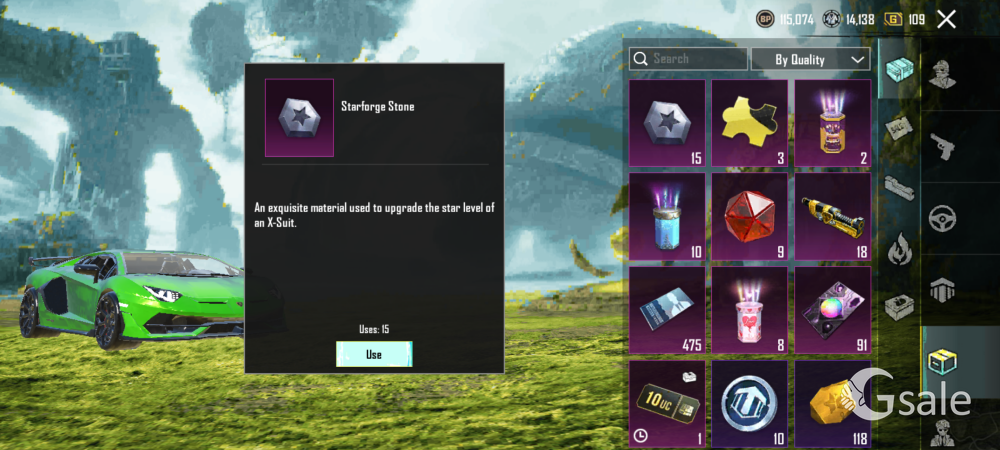Select the blue glowing canister item
This screenshot has height=450, width=1000.
point(667,216)
